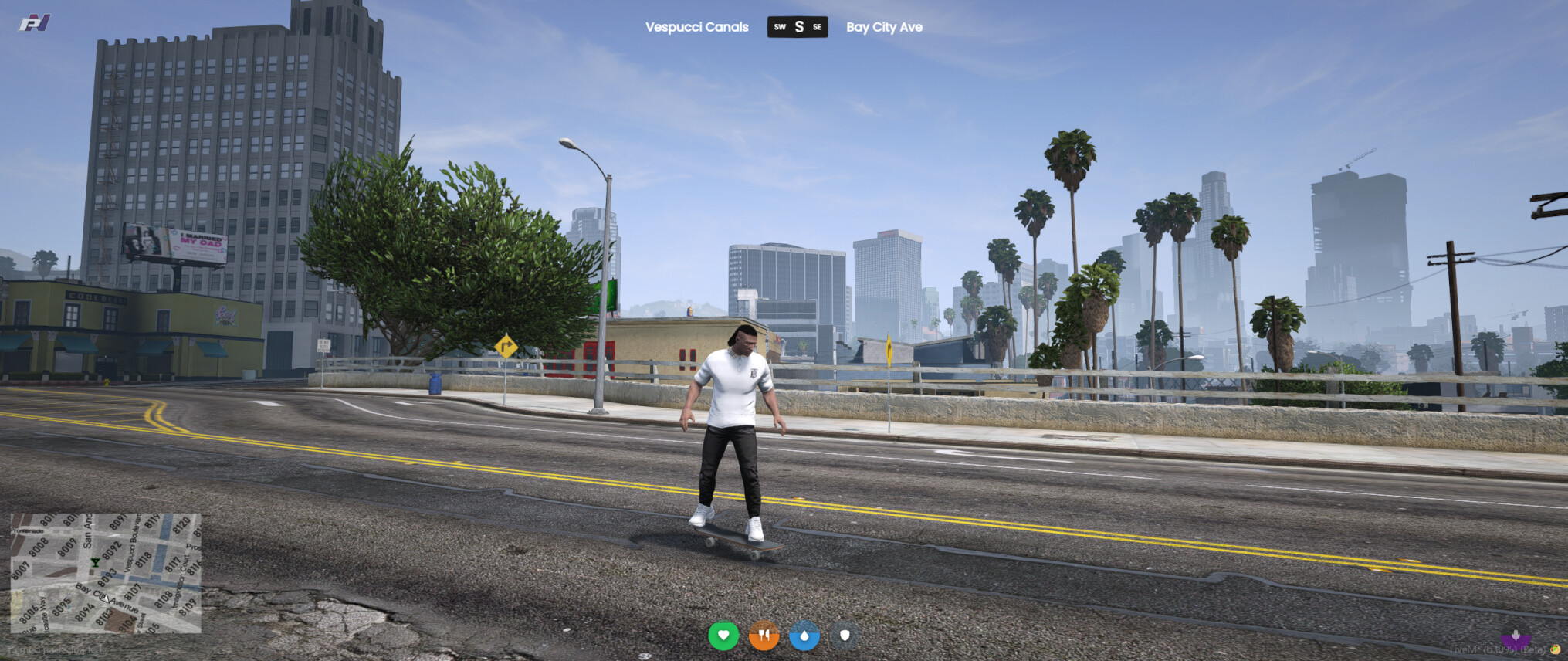Click the compass heading indicator
The image size is (1568, 661).
tap(798, 27)
